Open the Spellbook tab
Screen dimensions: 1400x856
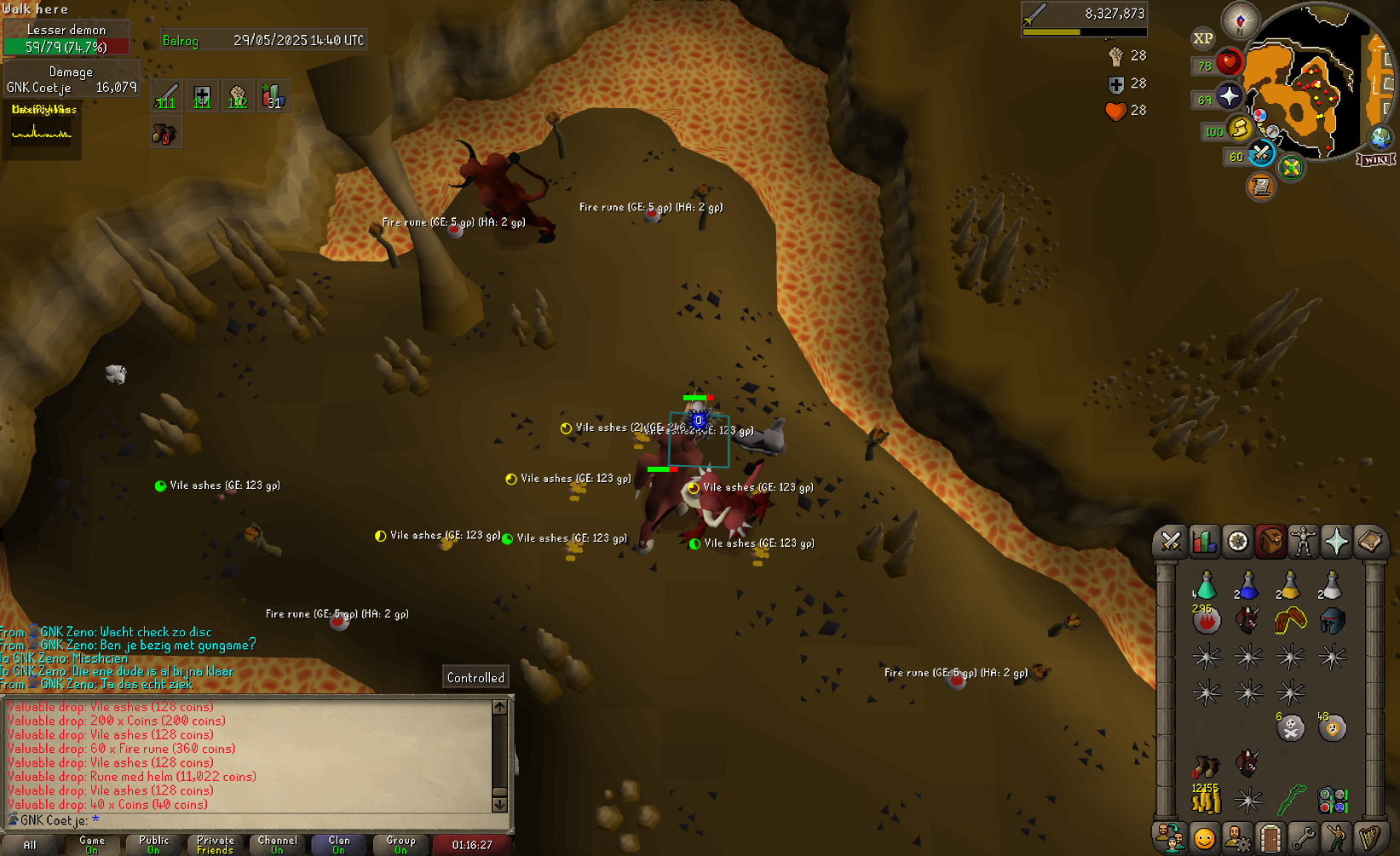click(1369, 542)
